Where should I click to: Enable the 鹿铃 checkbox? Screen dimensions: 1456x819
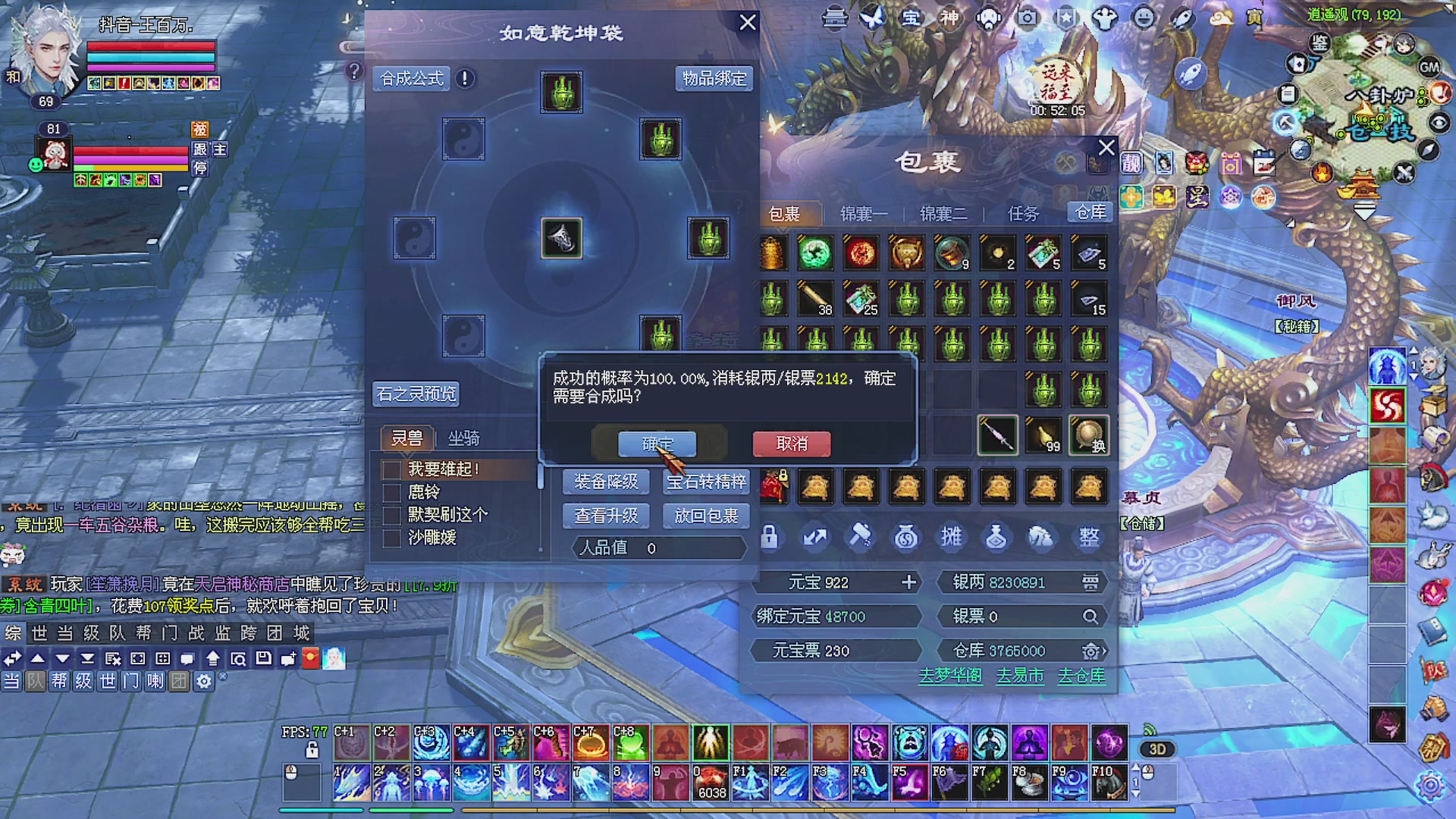point(391,492)
